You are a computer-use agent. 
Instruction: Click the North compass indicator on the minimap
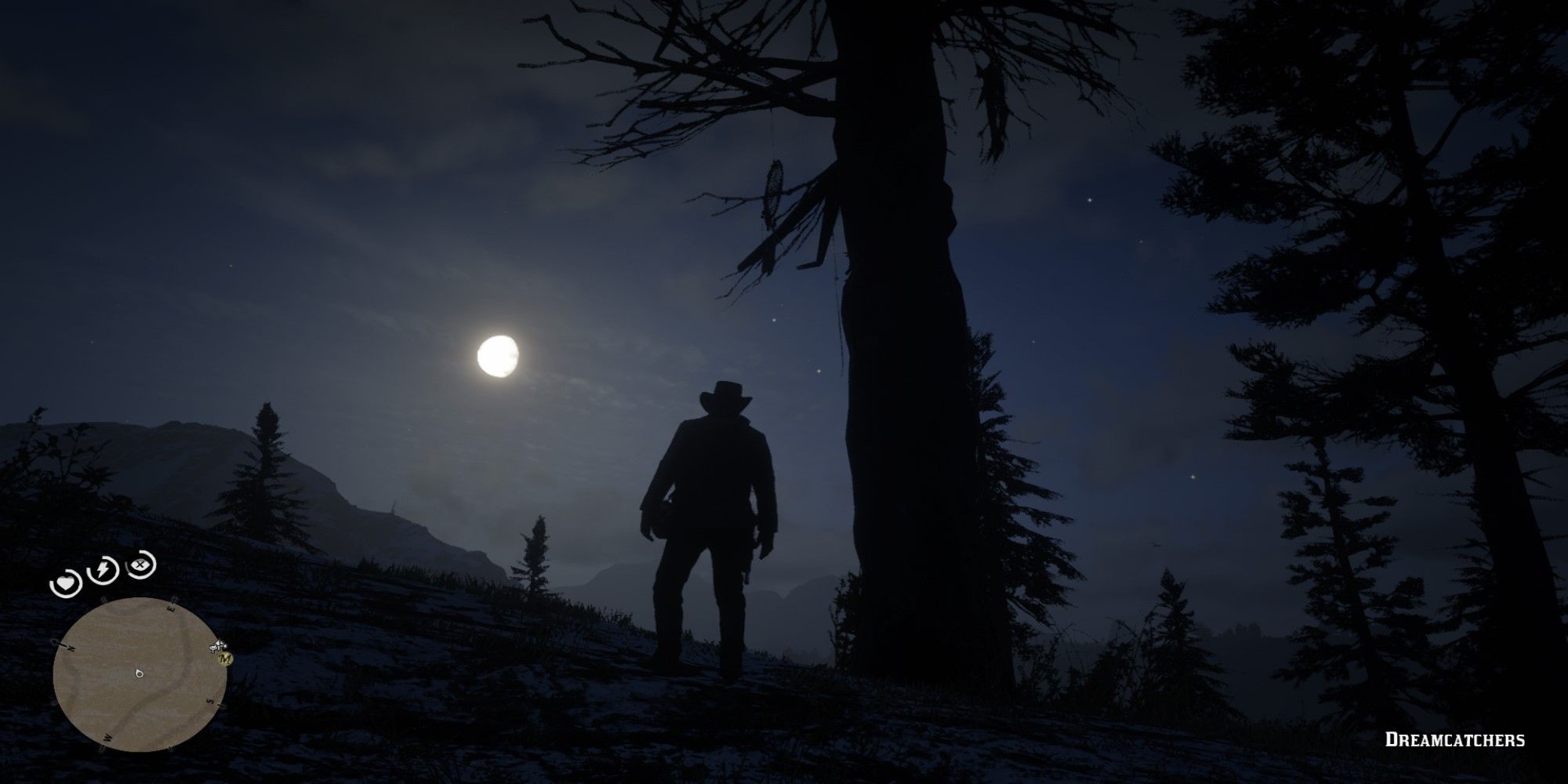69,647
